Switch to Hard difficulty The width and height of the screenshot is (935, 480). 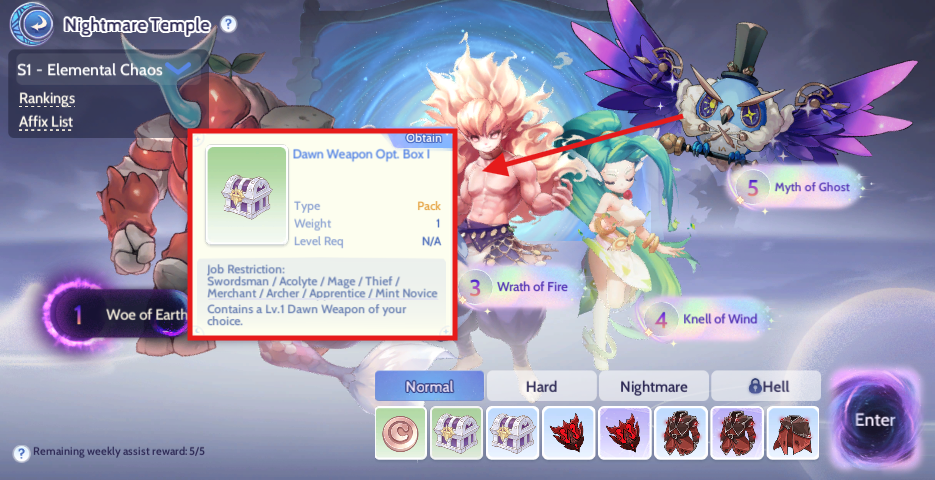pos(541,386)
